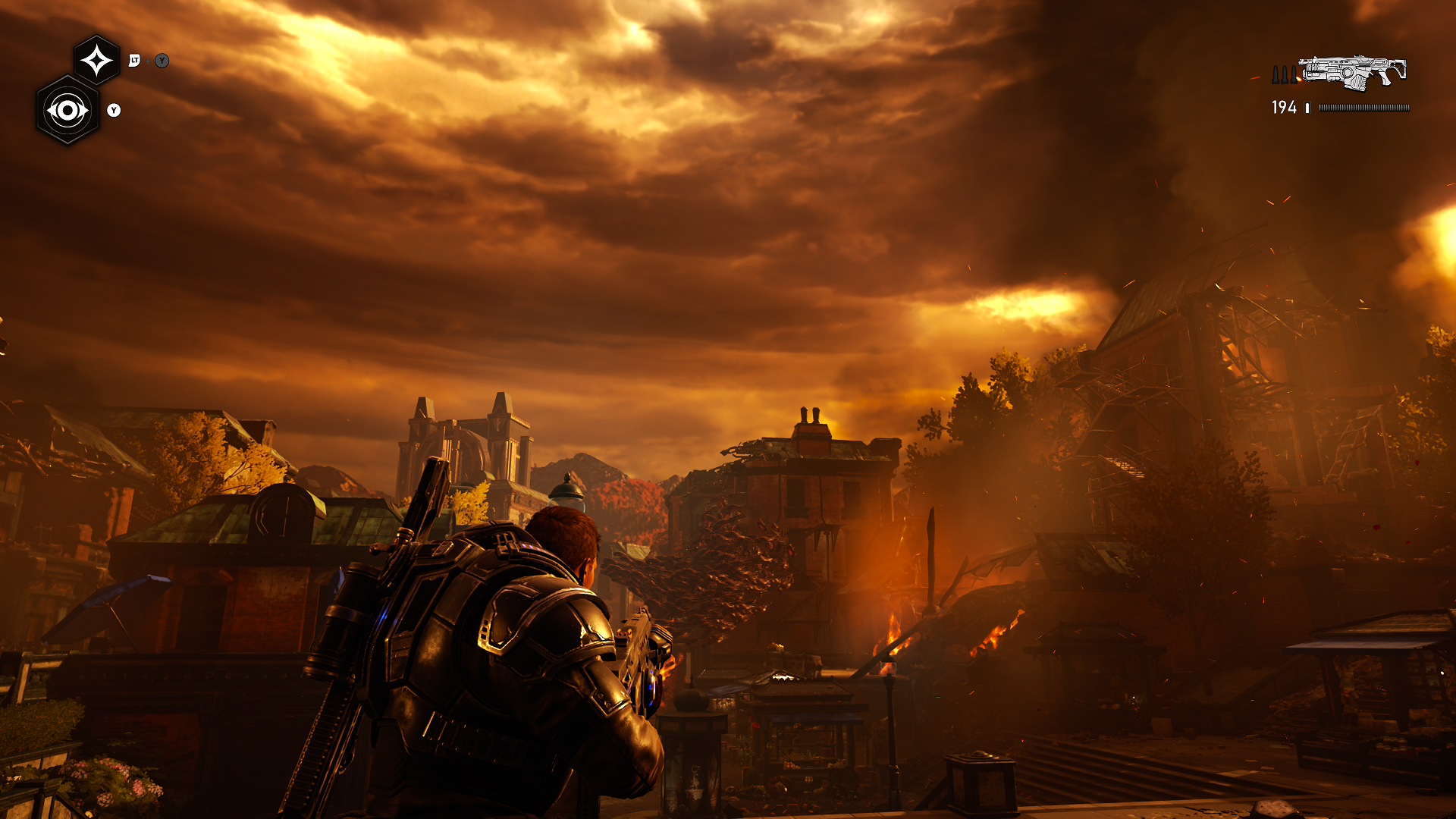Select the middle grenade pip icon
The width and height of the screenshot is (1456, 819).
pos(1284,75)
